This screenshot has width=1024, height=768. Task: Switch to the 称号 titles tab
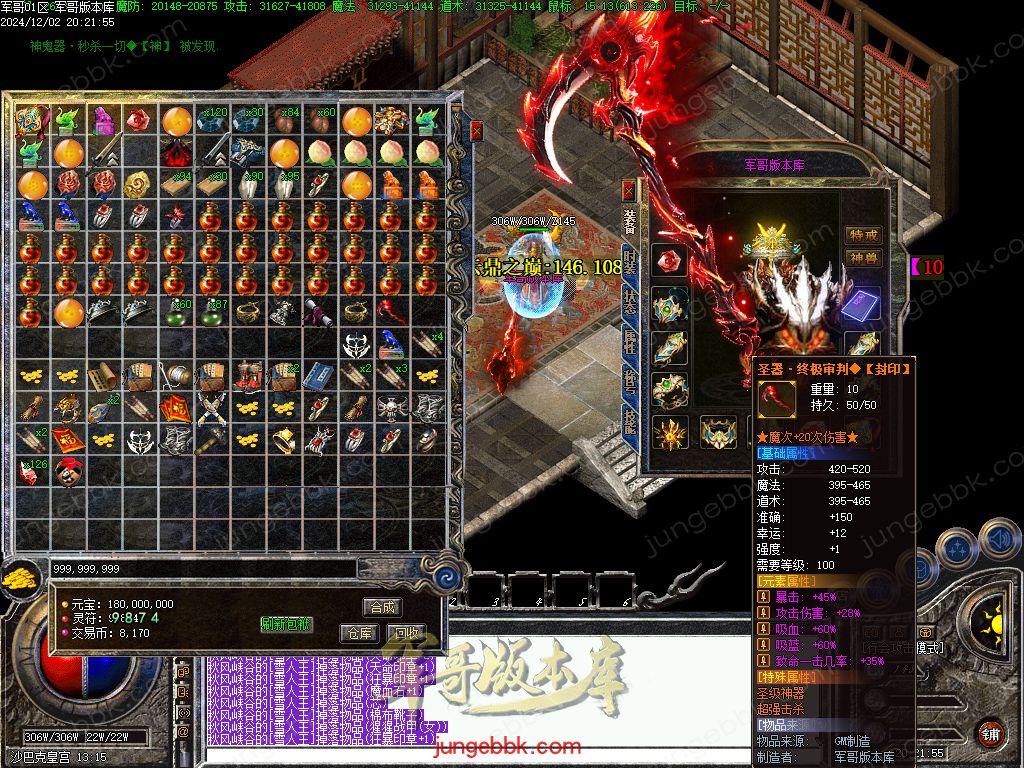[x=629, y=384]
